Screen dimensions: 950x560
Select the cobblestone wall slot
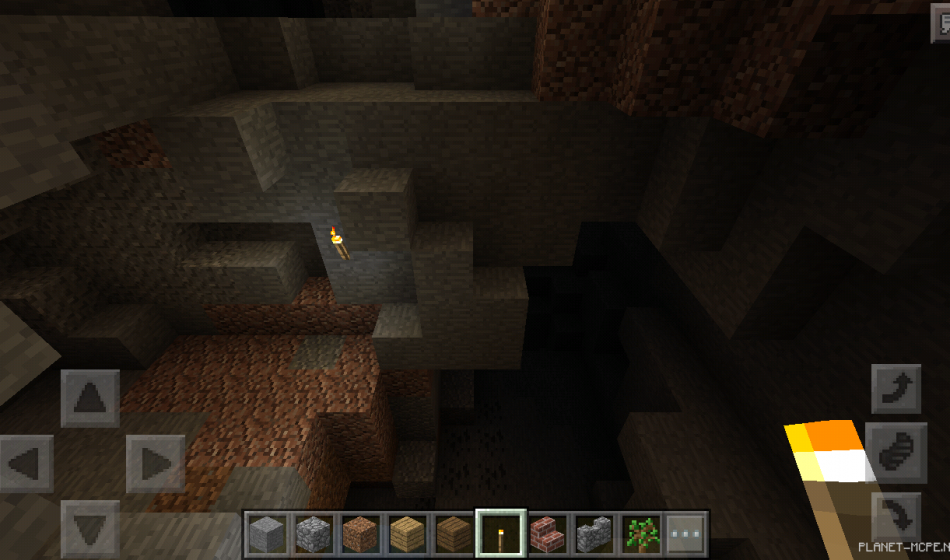click(593, 532)
